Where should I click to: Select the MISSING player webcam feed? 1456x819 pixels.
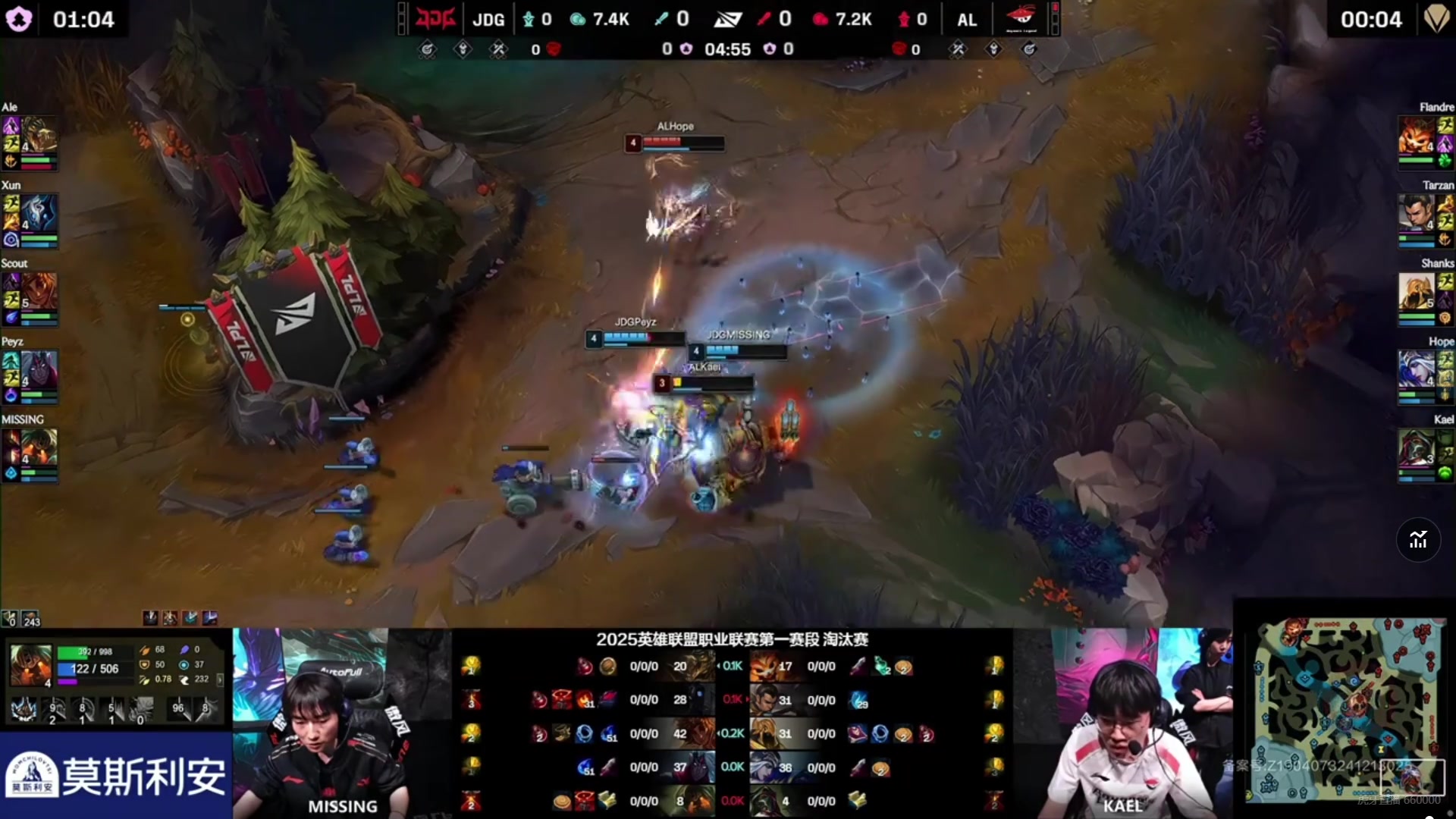tap(341, 723)
